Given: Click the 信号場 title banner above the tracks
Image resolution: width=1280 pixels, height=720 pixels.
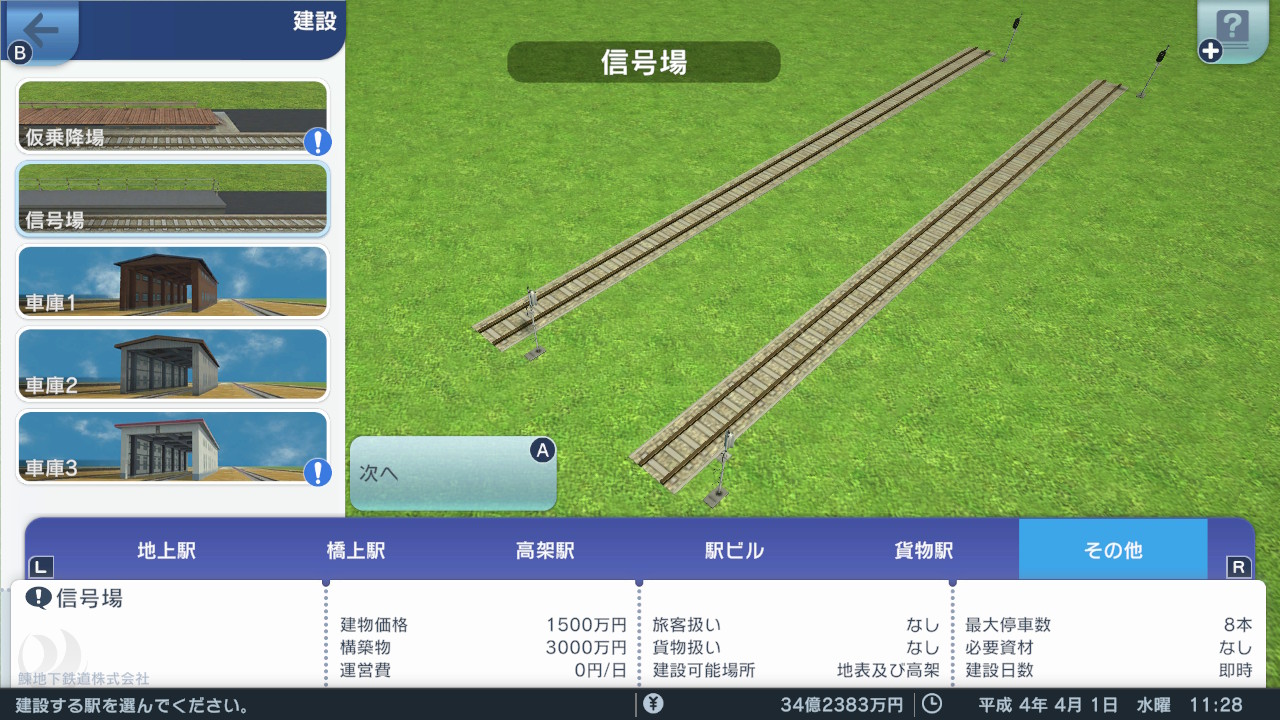Looking at the screenshot, I should coord(642,62).
